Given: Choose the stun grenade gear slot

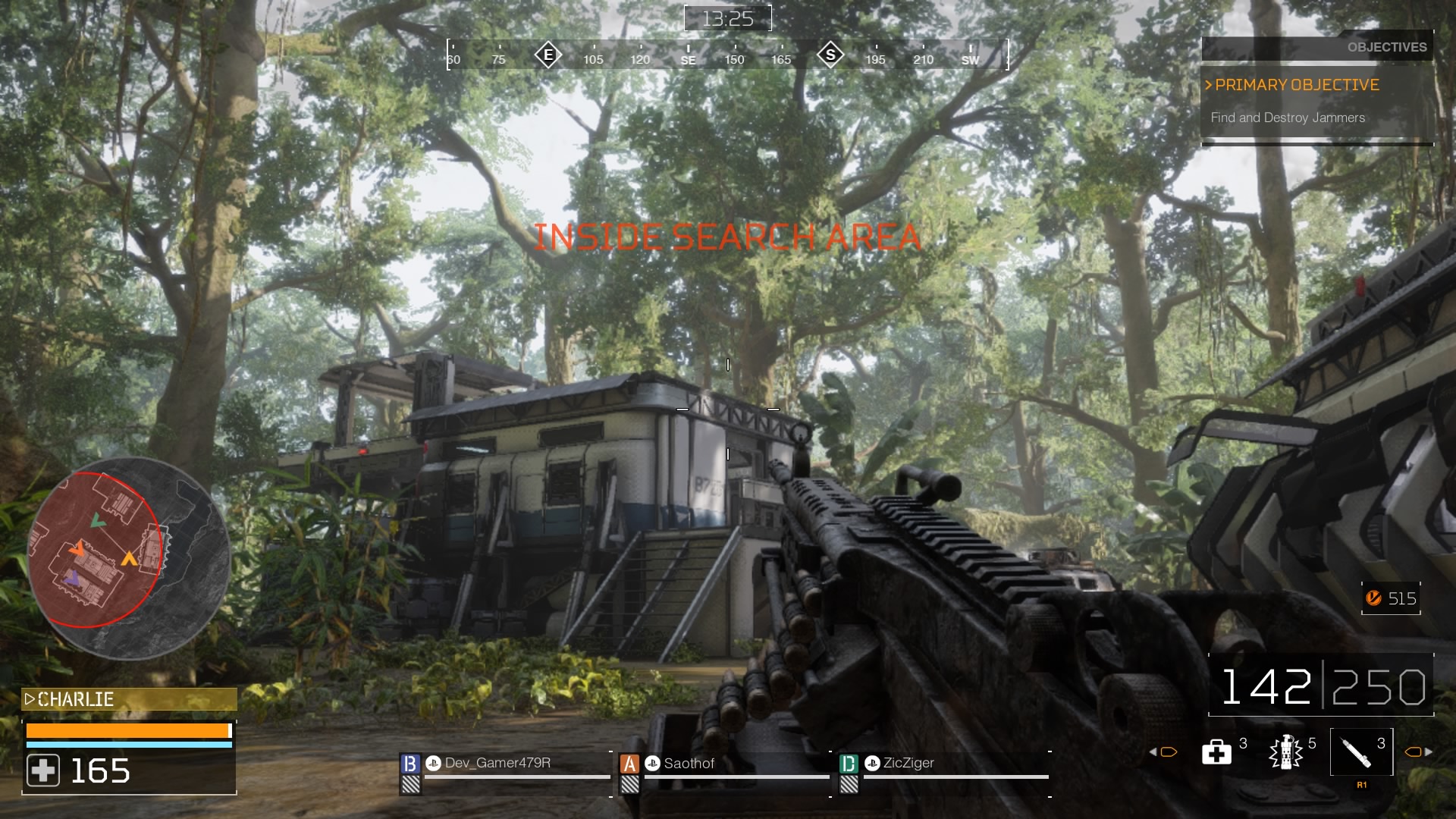Looking at the screenshot, I should [x=1285, y=752].
